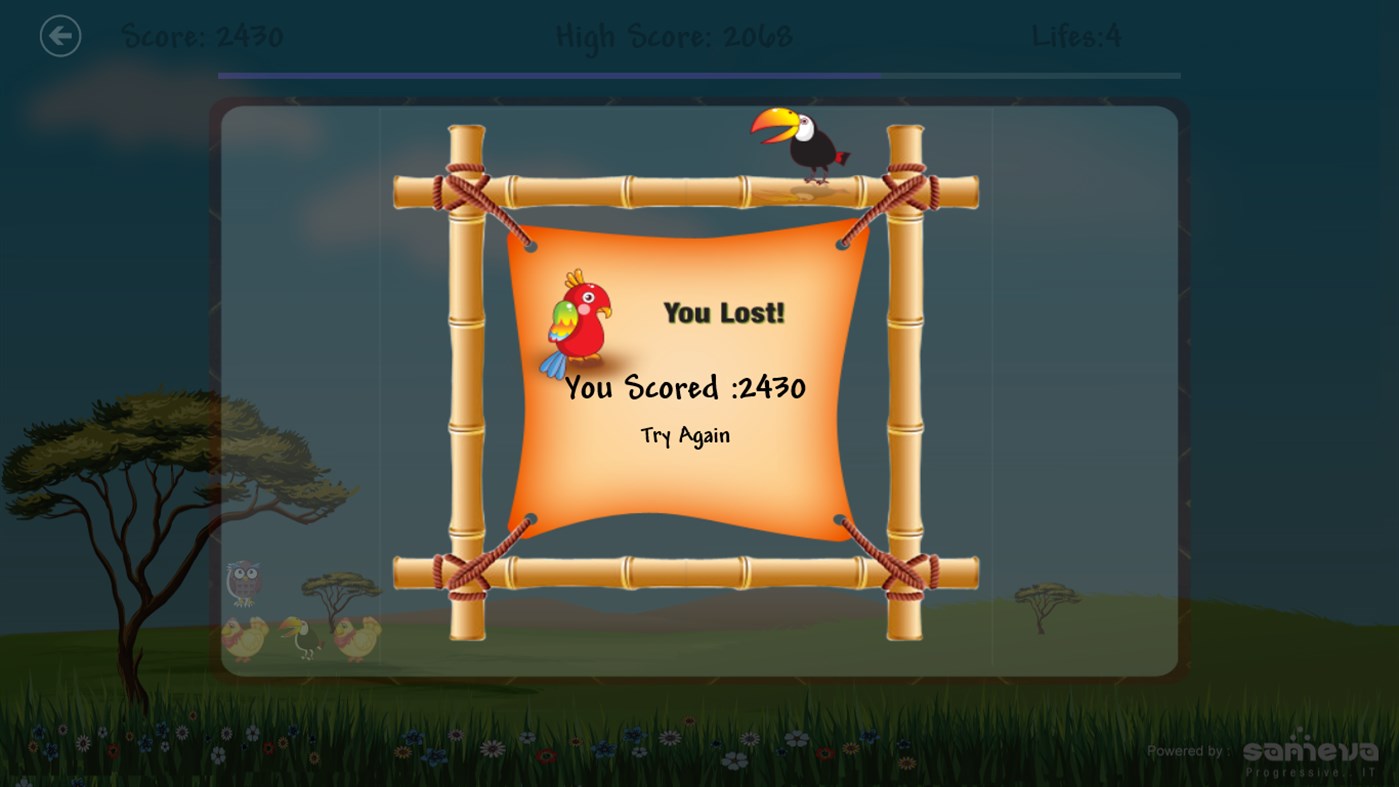
Task: Click the High Score: 2068 label
Action: coord(673,35)
